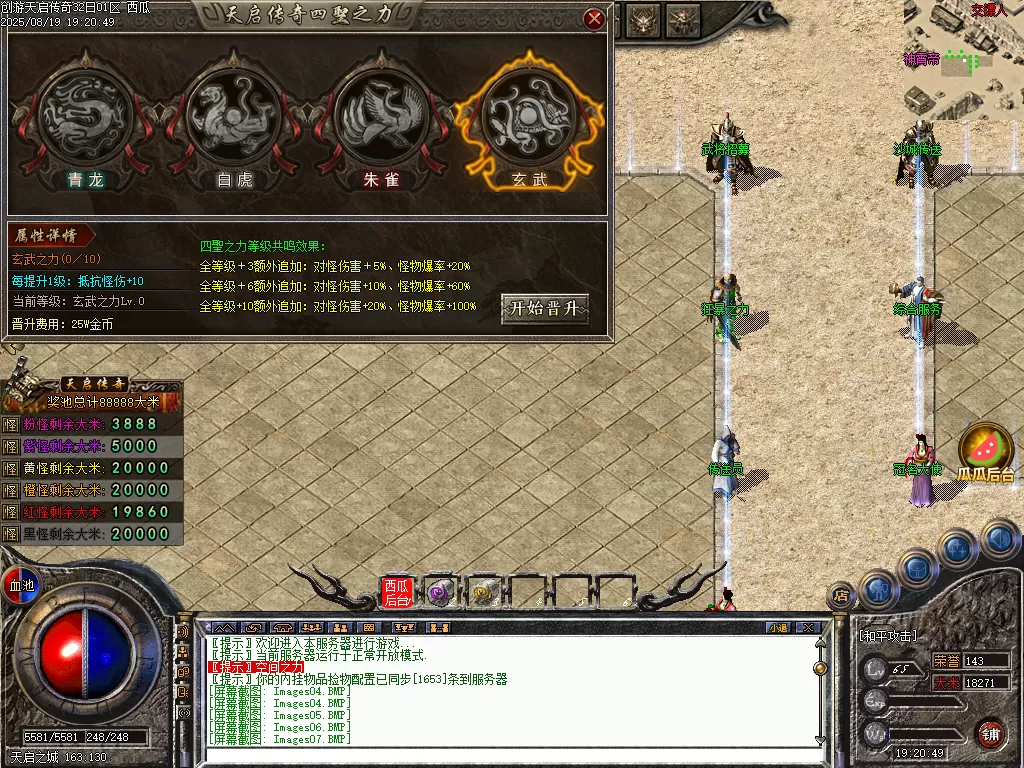Close the chat window with X
Viewport: 1024px width, 768px height.
pos(808,628)
